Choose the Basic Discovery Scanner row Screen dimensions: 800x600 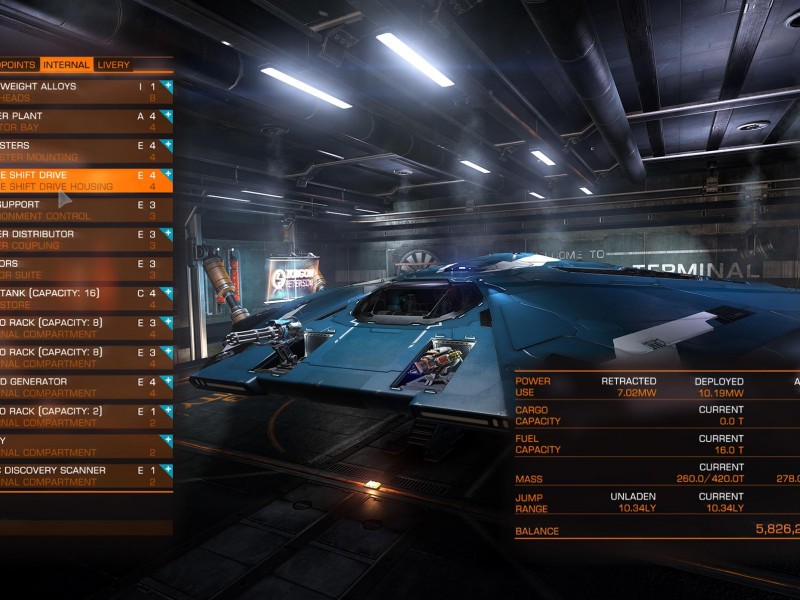80,475
